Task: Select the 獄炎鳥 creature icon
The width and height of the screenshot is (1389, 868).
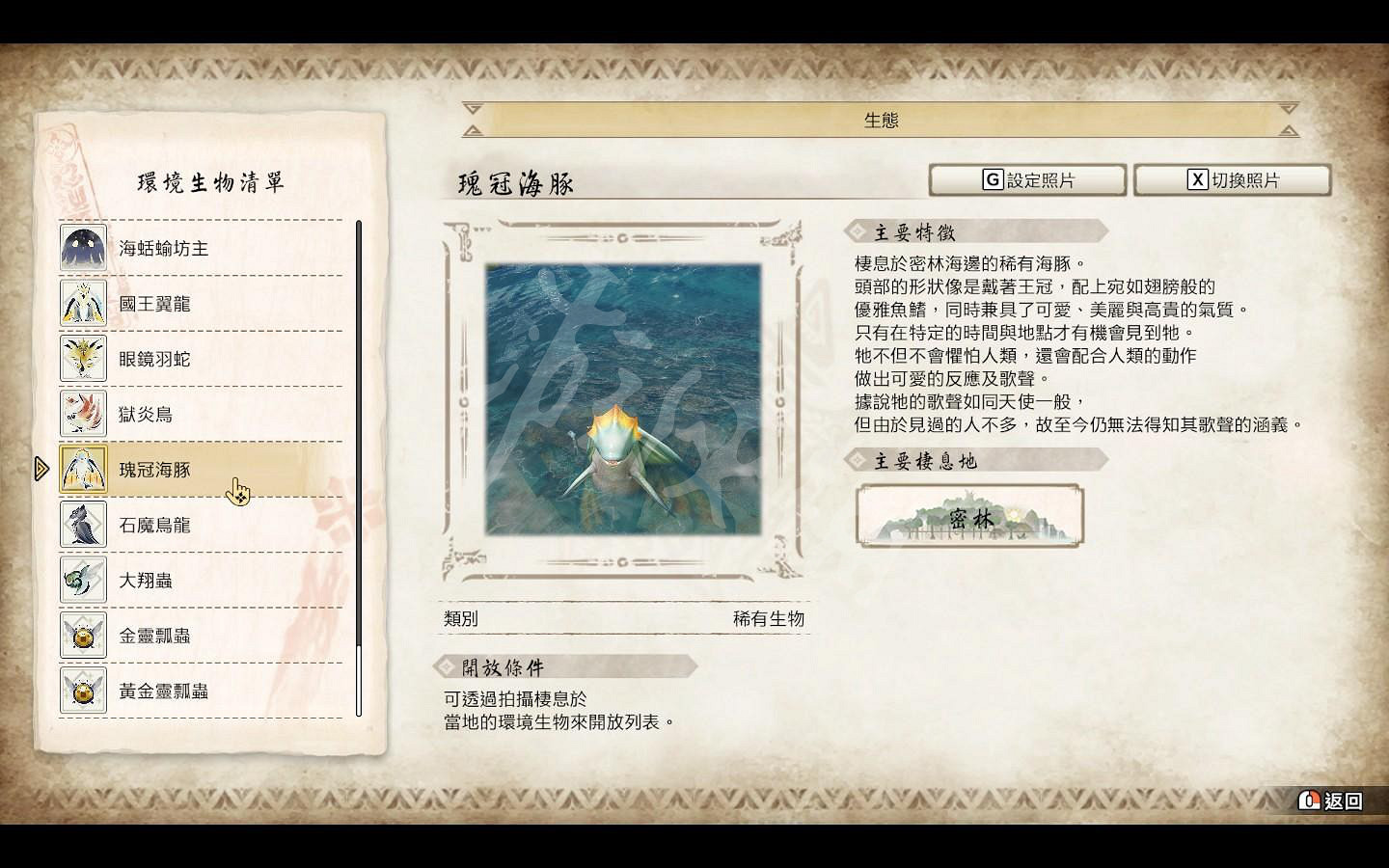Action: click(x=83, y=413)
